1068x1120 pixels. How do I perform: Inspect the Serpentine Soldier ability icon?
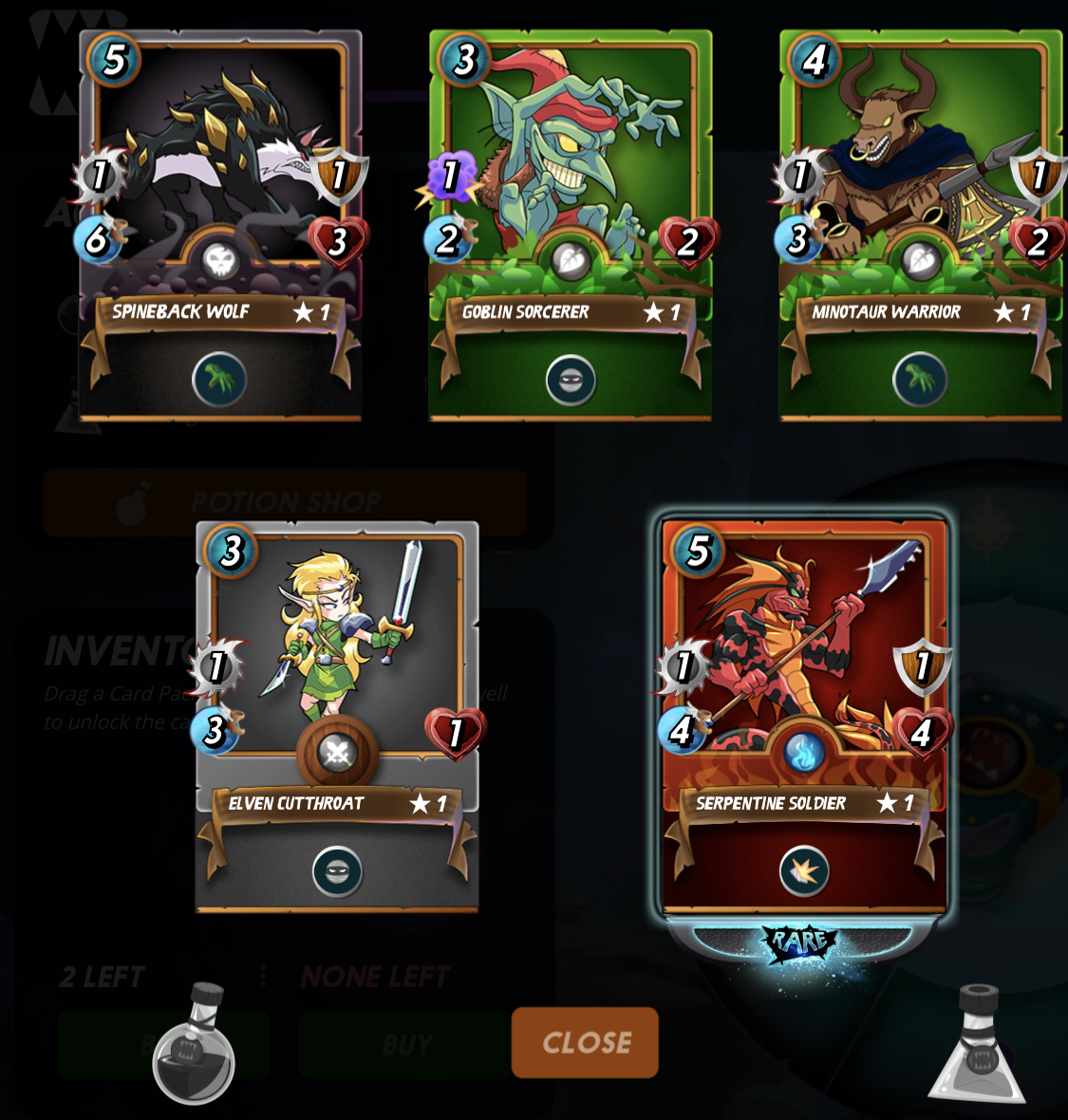point(804,871)
